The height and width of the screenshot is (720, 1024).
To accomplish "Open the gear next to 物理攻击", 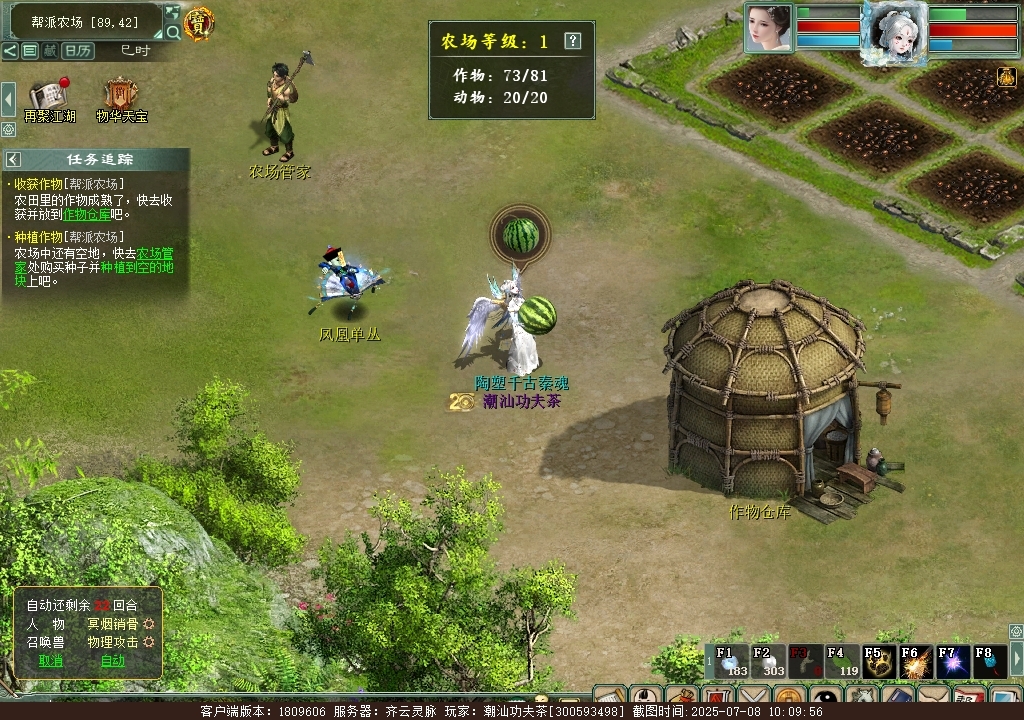I will pyautogui.click(x=149, y=641).
